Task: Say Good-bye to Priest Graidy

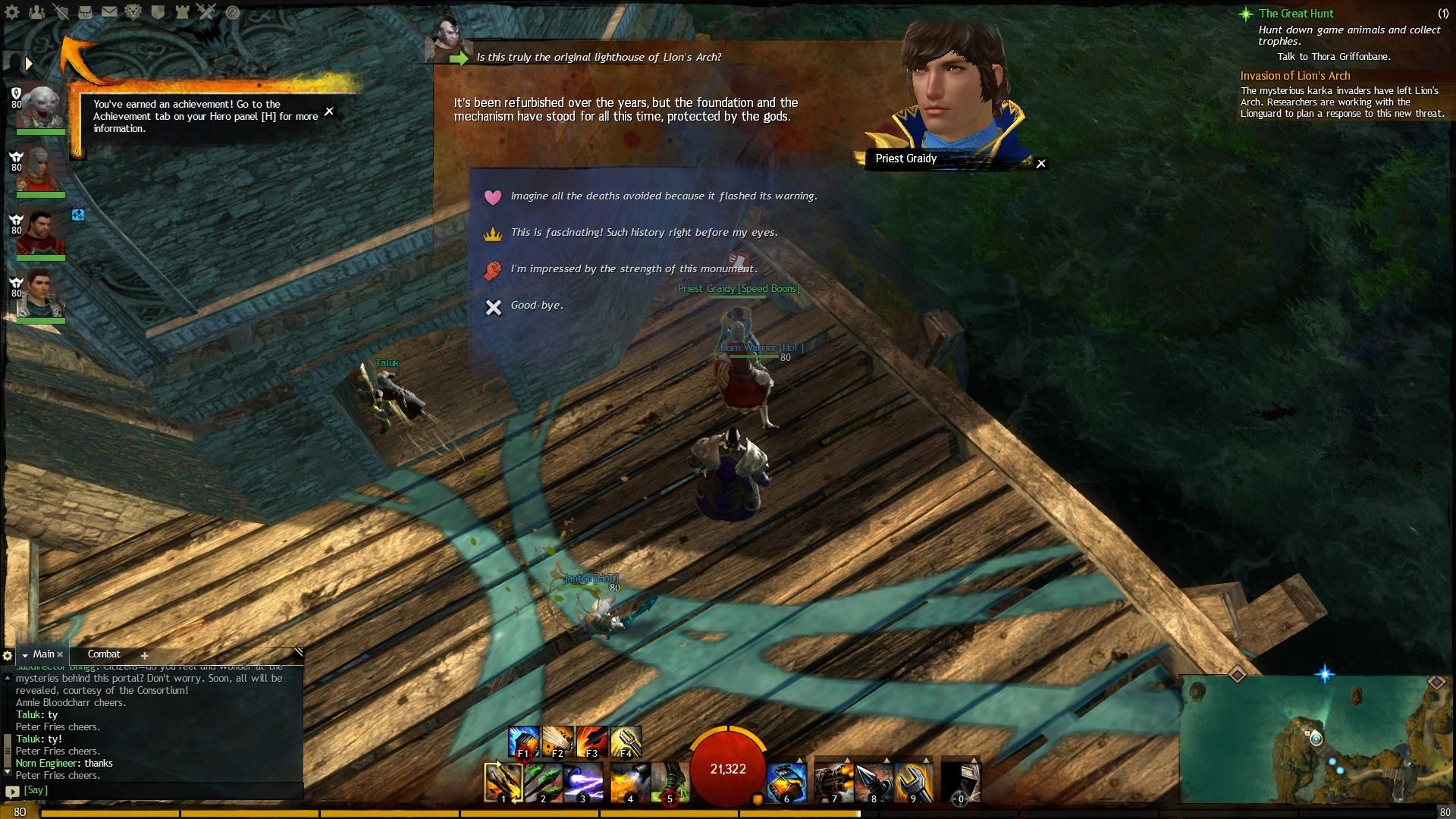Action: (536, 306)
